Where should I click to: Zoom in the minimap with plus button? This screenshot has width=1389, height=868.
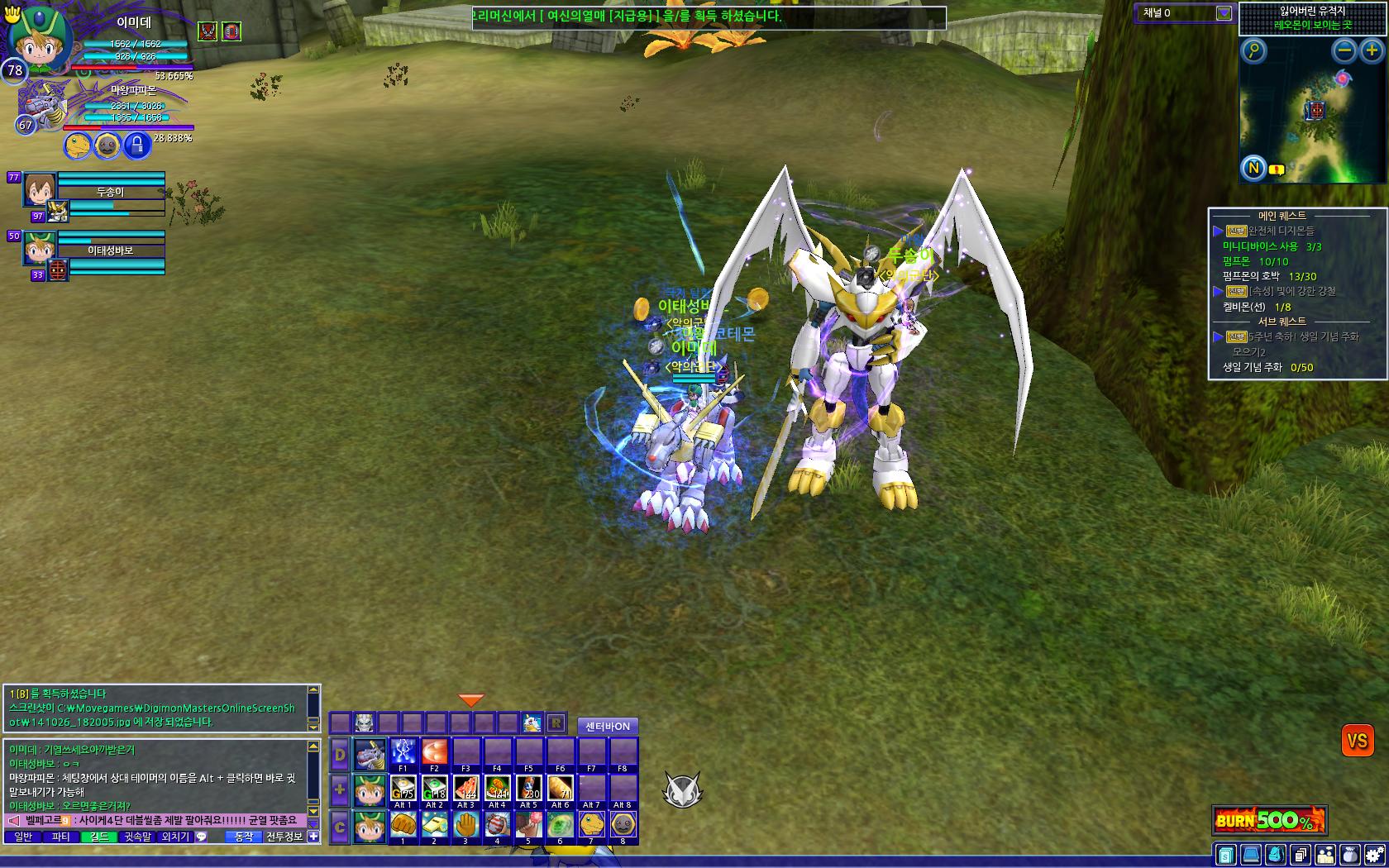1372,51
